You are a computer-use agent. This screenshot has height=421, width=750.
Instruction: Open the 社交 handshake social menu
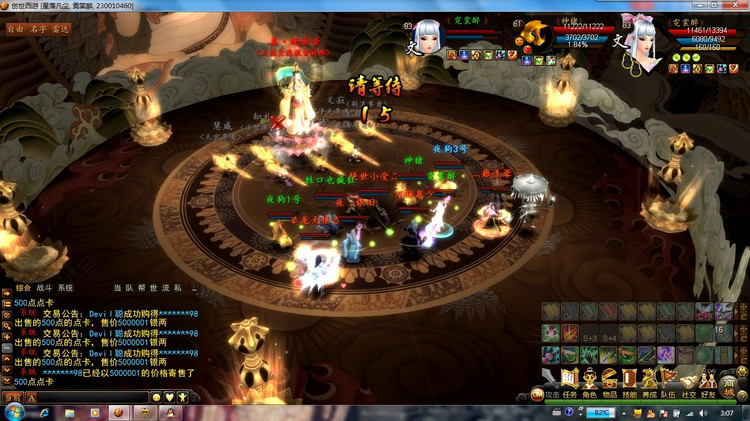689,381
